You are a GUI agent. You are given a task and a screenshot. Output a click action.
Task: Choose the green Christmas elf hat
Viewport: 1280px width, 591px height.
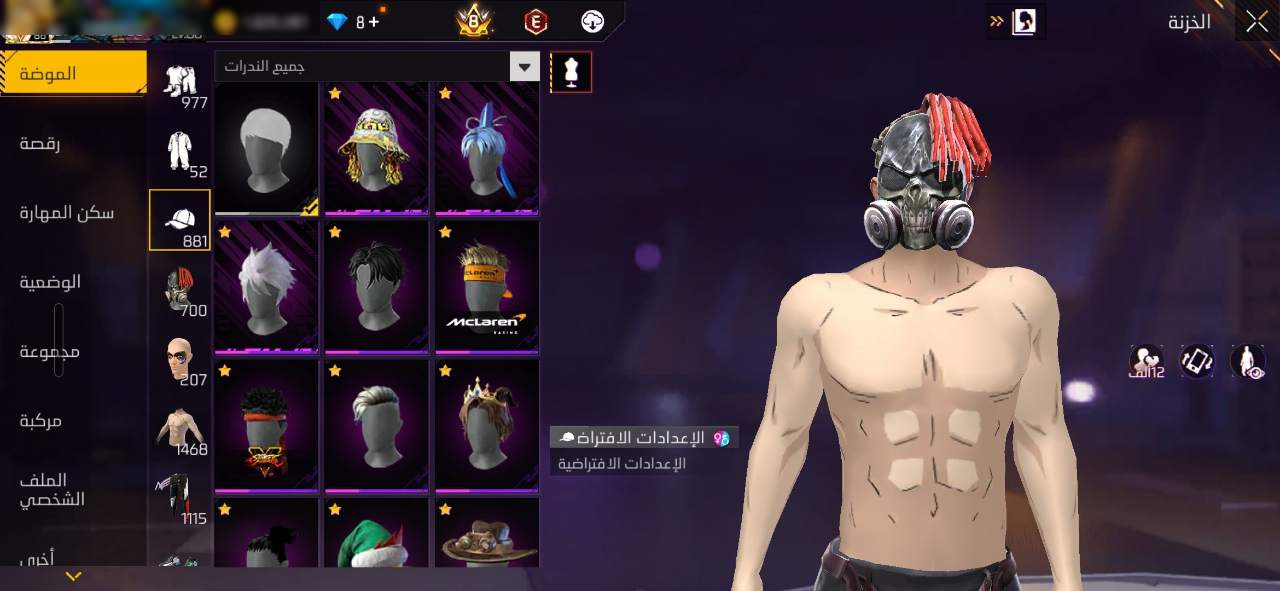tap(377, 535)
